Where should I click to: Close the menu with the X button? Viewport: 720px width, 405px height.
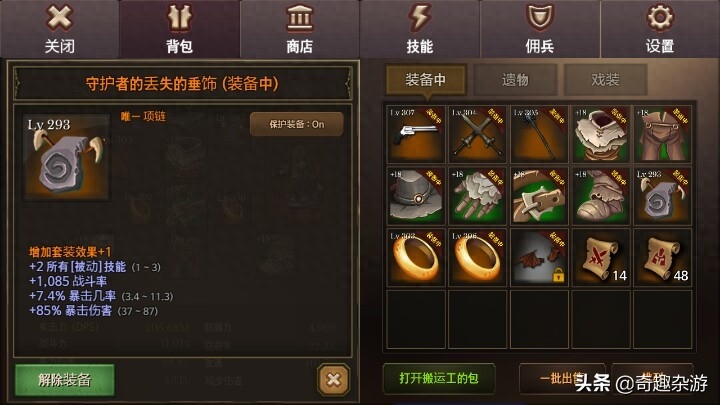coord(59,28)
